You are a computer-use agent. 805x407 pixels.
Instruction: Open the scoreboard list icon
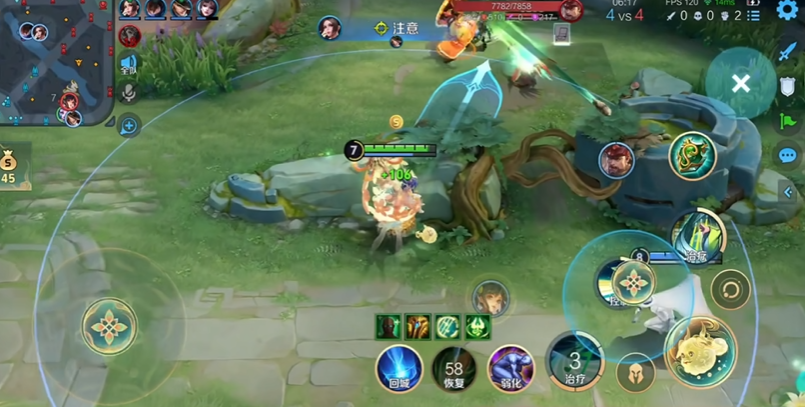click(x=754, y=15)
